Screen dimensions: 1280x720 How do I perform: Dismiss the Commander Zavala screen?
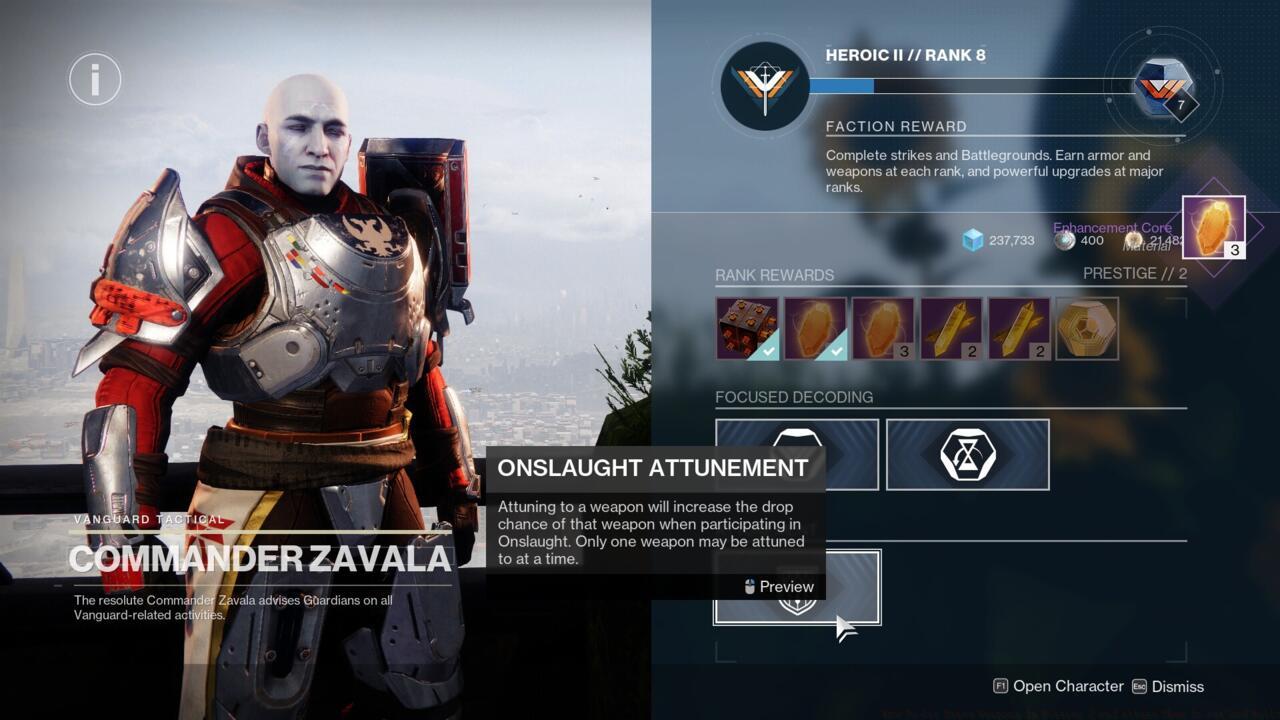(x=1177, y=687)
